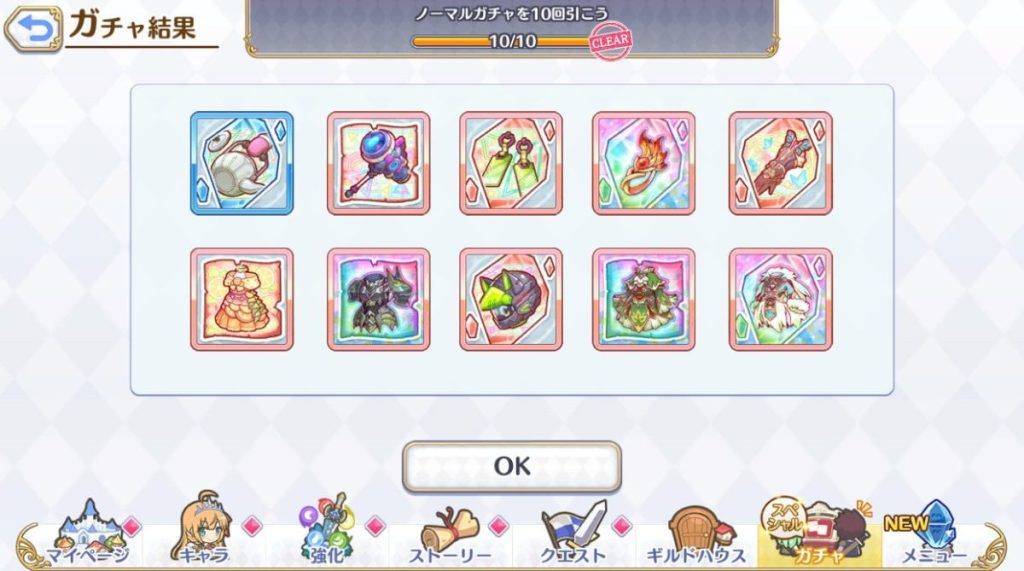This screenshot has height=571, width=1024.
Task: Select the orange dress blueprint
Action: (x=242, y=299)
